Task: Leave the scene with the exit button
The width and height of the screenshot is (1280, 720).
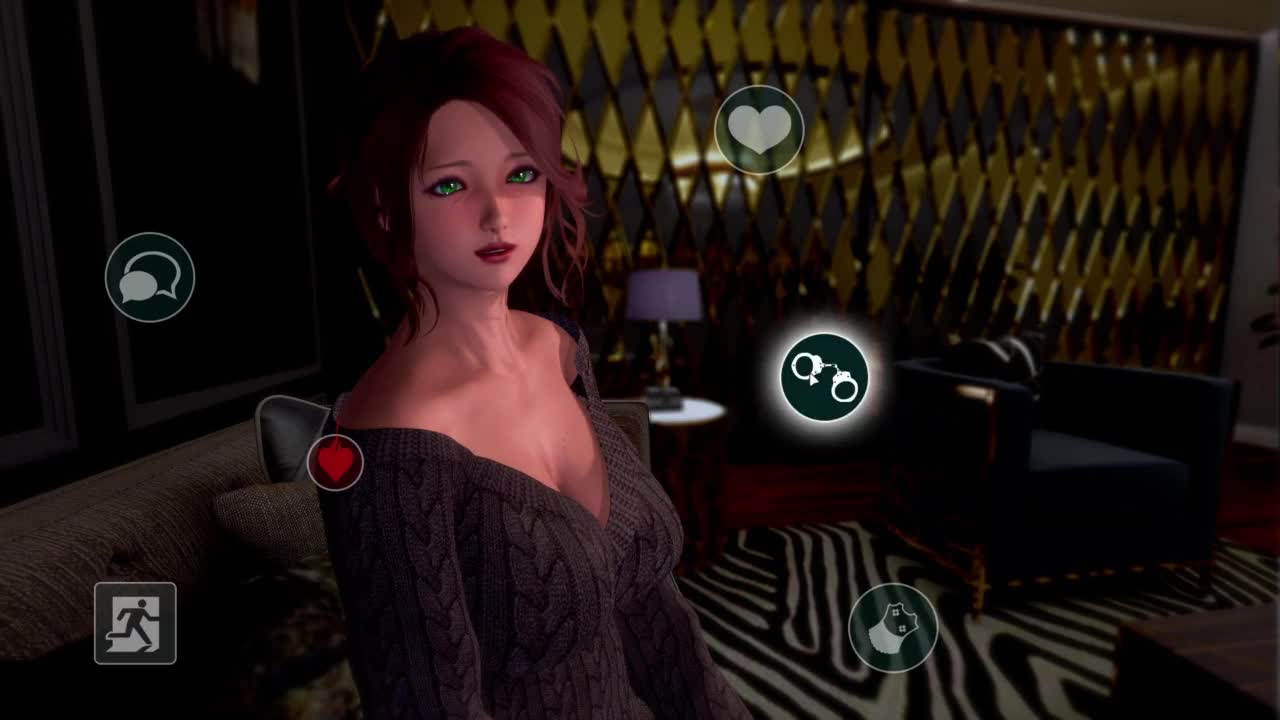Action: (x=135, y=623)
